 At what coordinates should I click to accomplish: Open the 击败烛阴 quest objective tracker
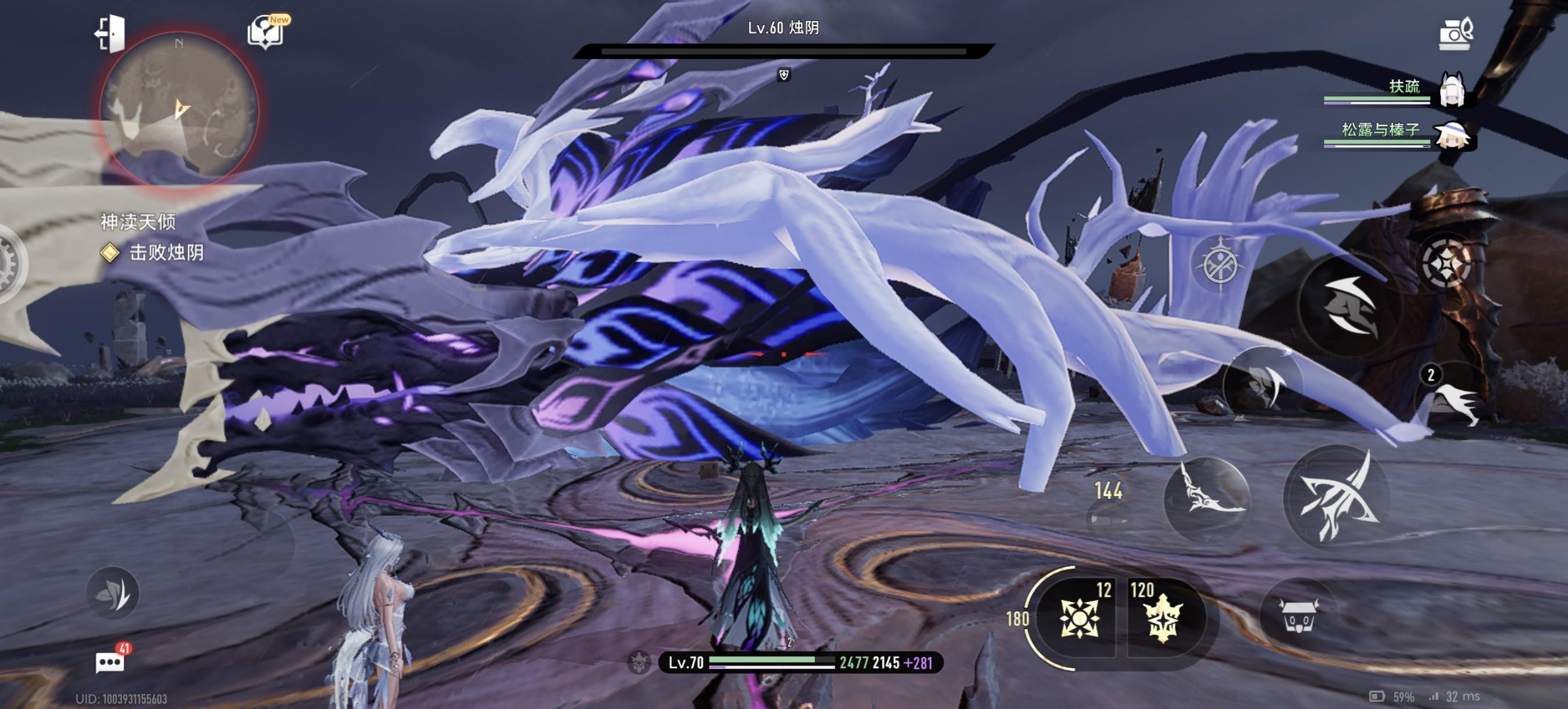pos(164,253)
